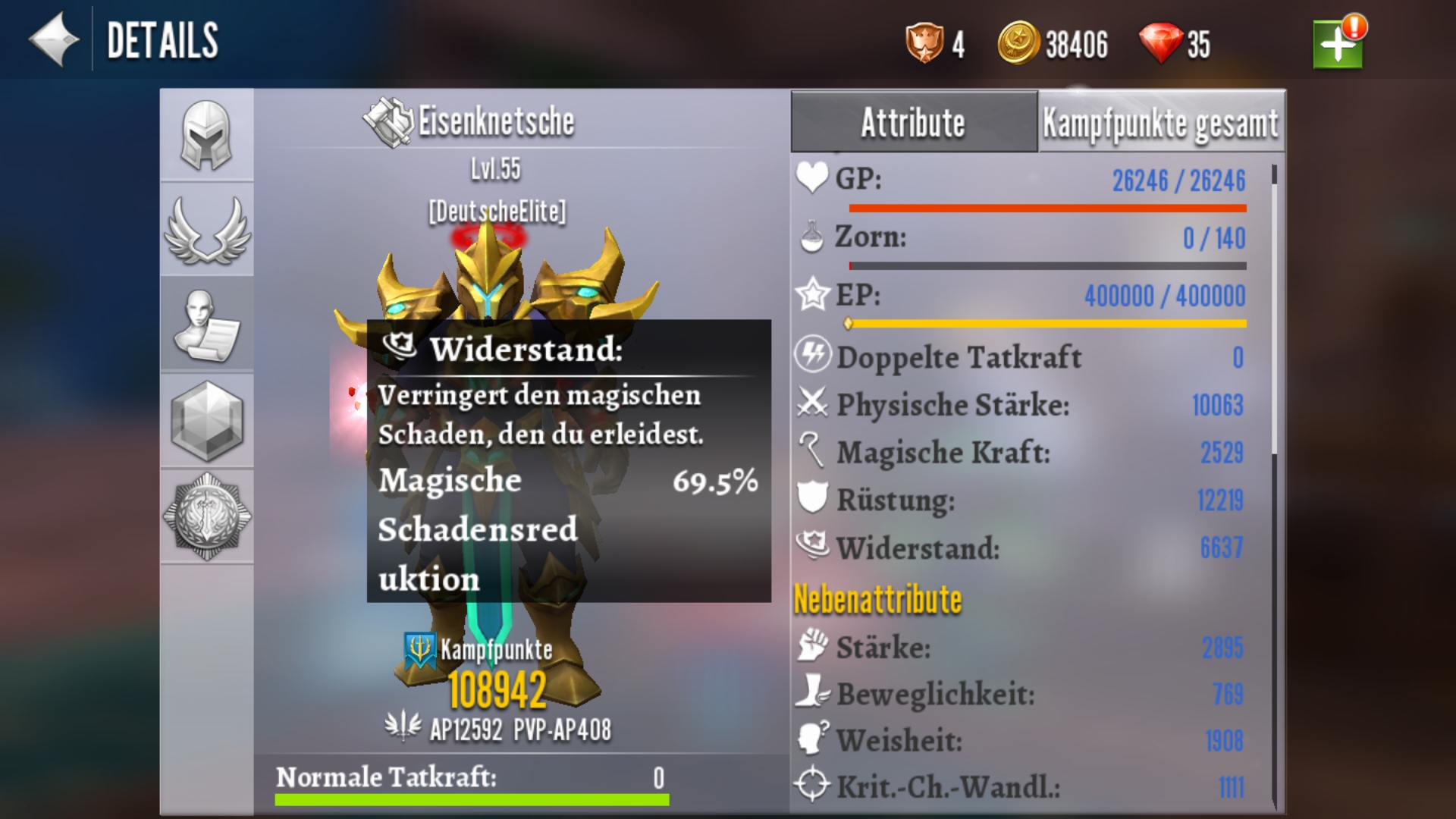Open the green plus purchase button
1456x819 pixels.
tap(1338, 44)
